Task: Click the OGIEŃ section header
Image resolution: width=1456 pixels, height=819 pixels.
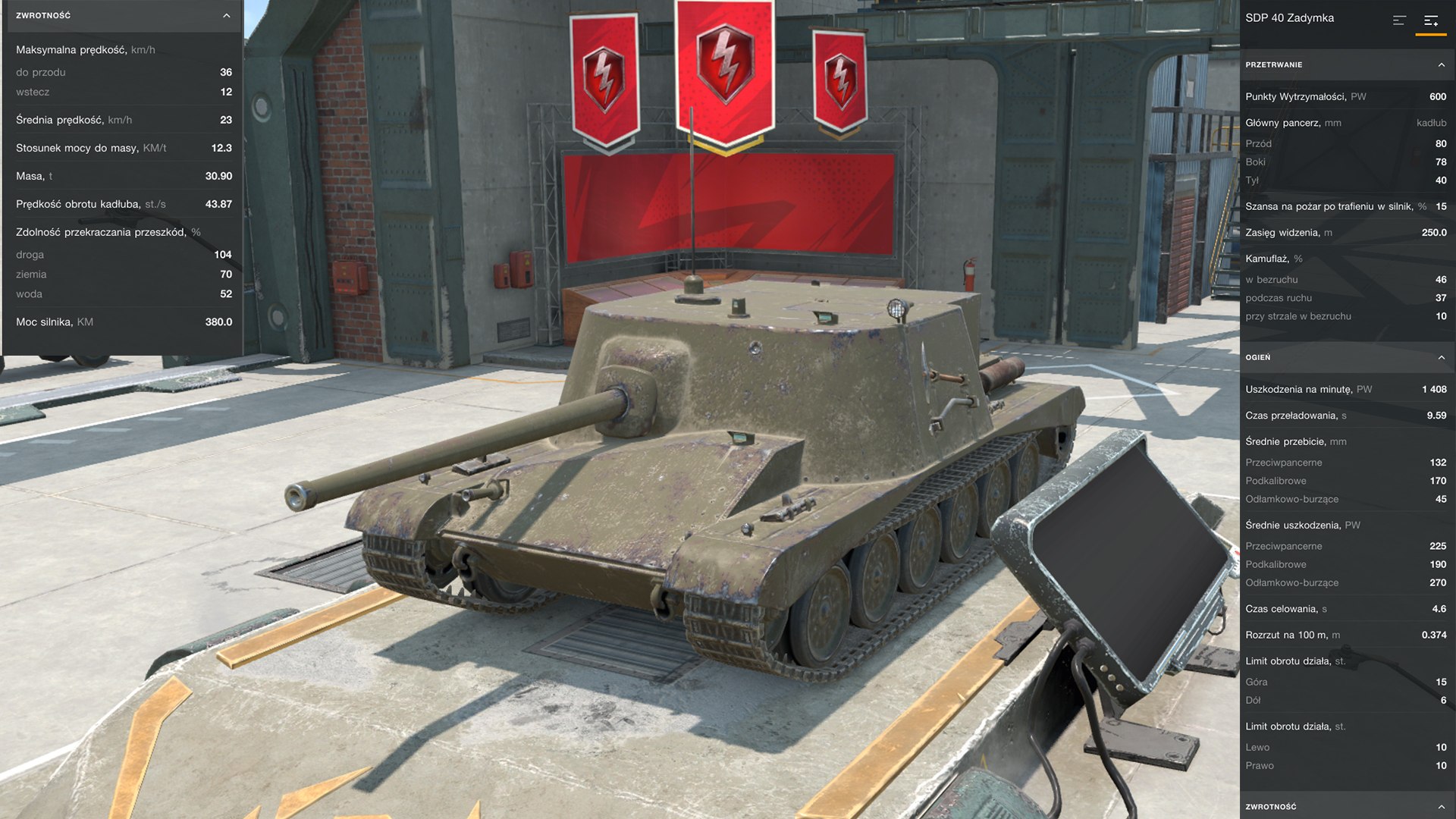Action: pos(1259,356)
